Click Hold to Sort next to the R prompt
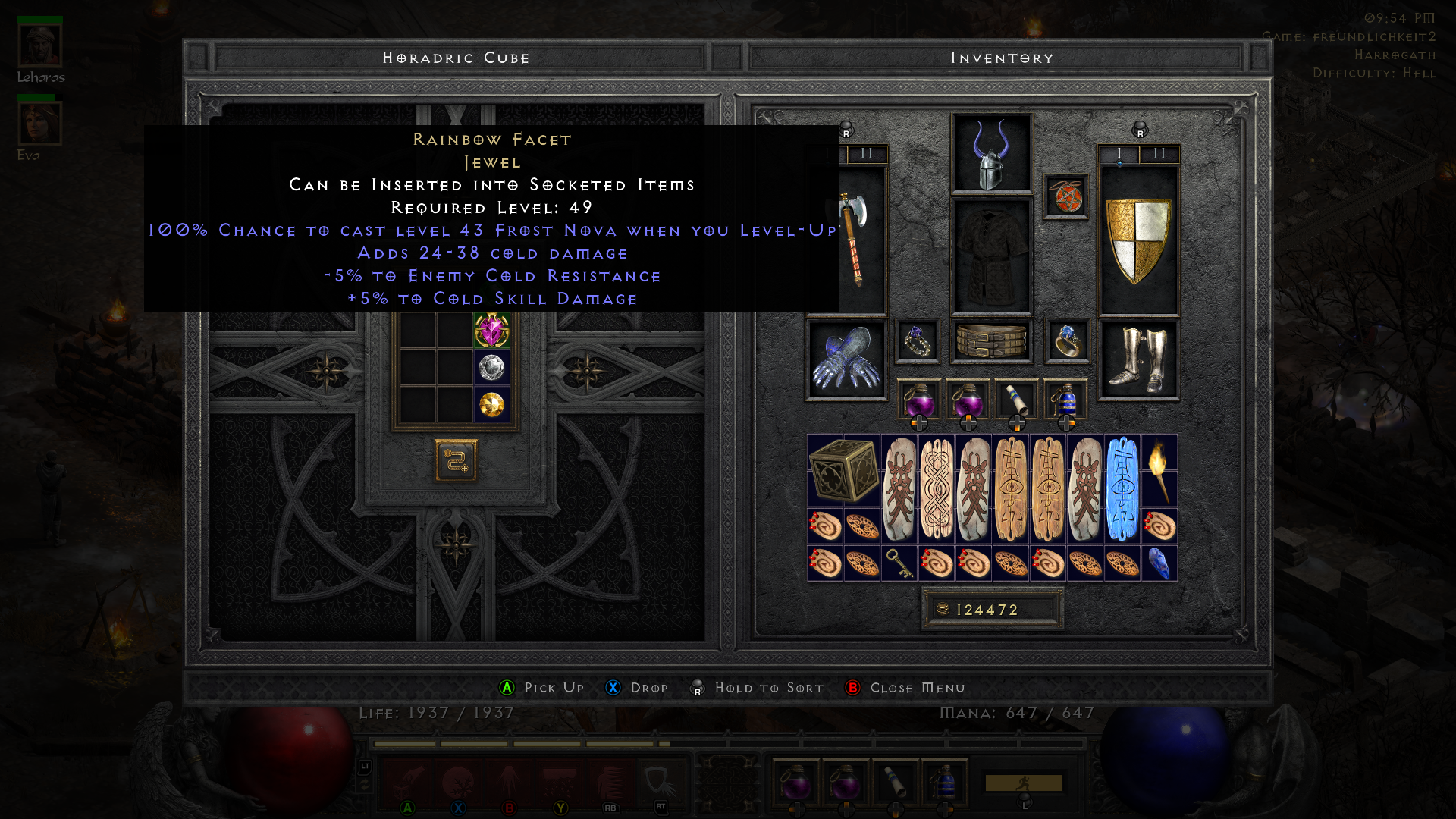Viewport: 1456px width, 819px height. tap(768, 688)
